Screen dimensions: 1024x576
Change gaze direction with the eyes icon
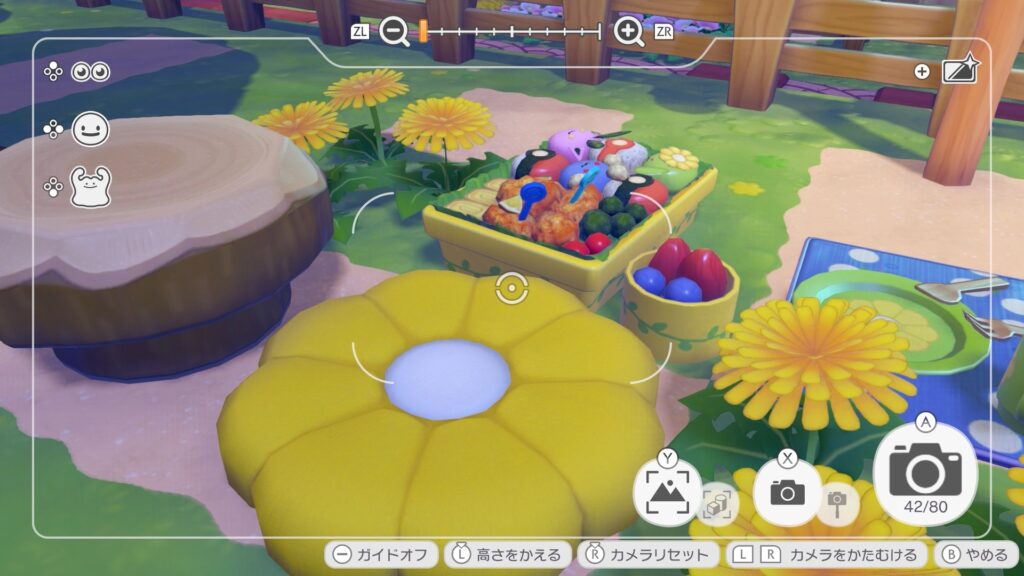pyautogui.click(x=90, y=72)
